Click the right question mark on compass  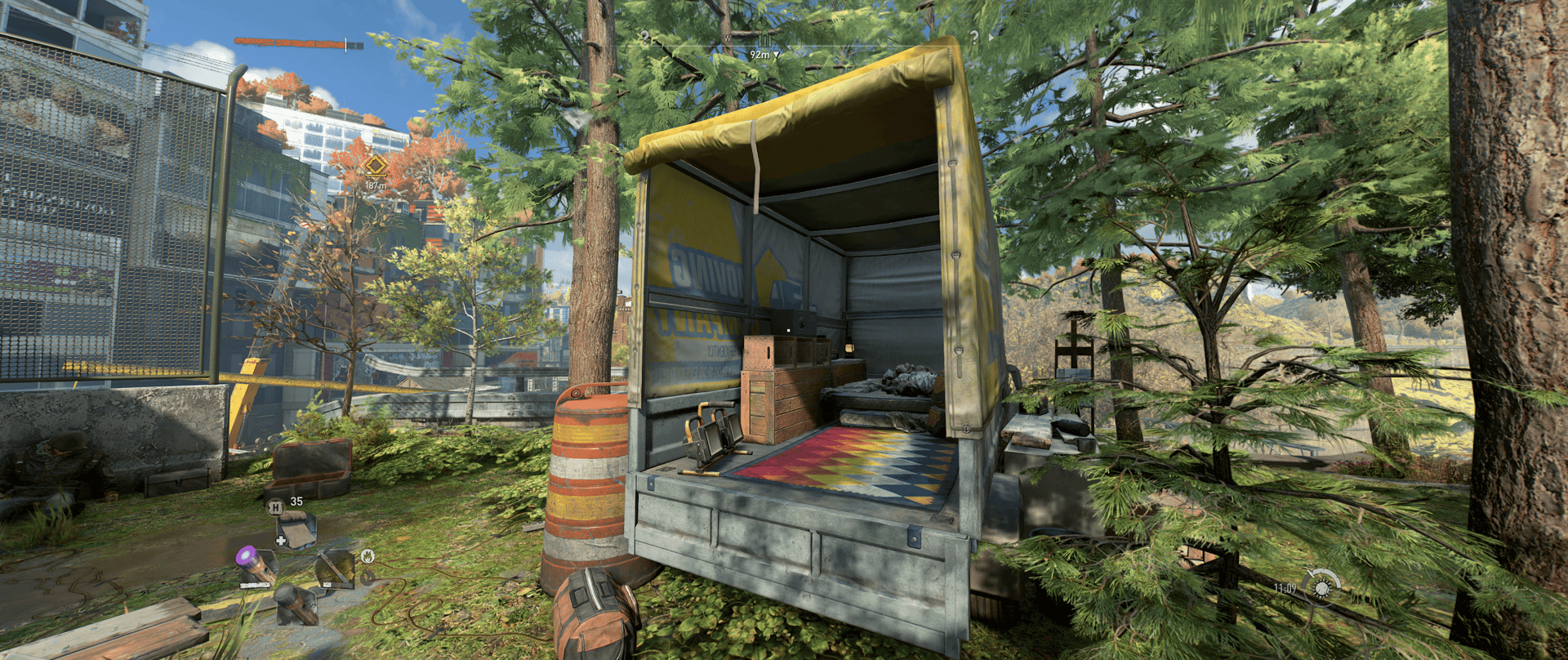click(x=973, y=37)
